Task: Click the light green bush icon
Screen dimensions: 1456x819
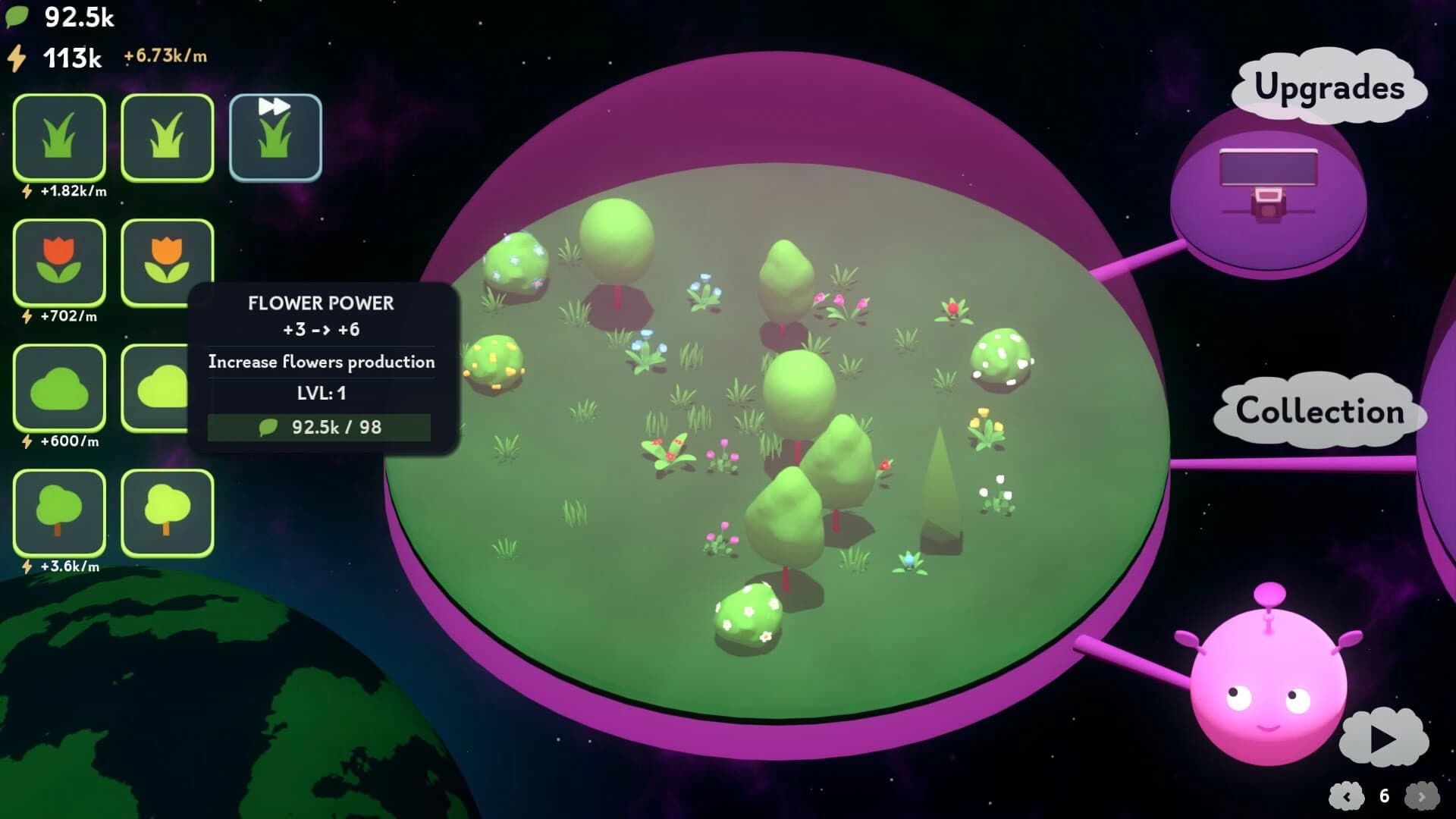Action: coord(168,388)
